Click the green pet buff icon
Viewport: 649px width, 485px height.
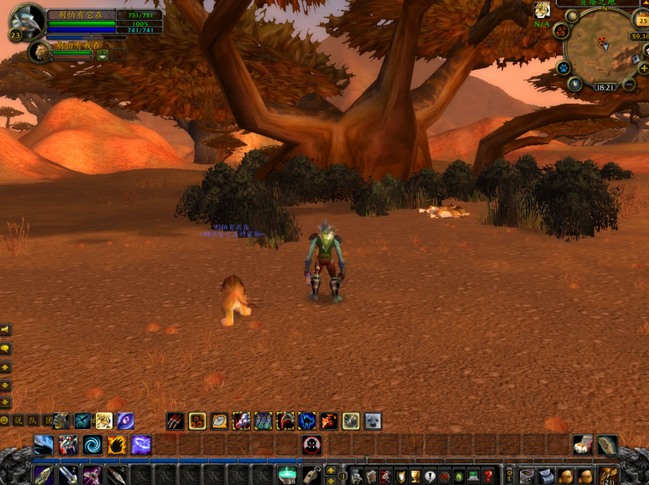[102, 56]
